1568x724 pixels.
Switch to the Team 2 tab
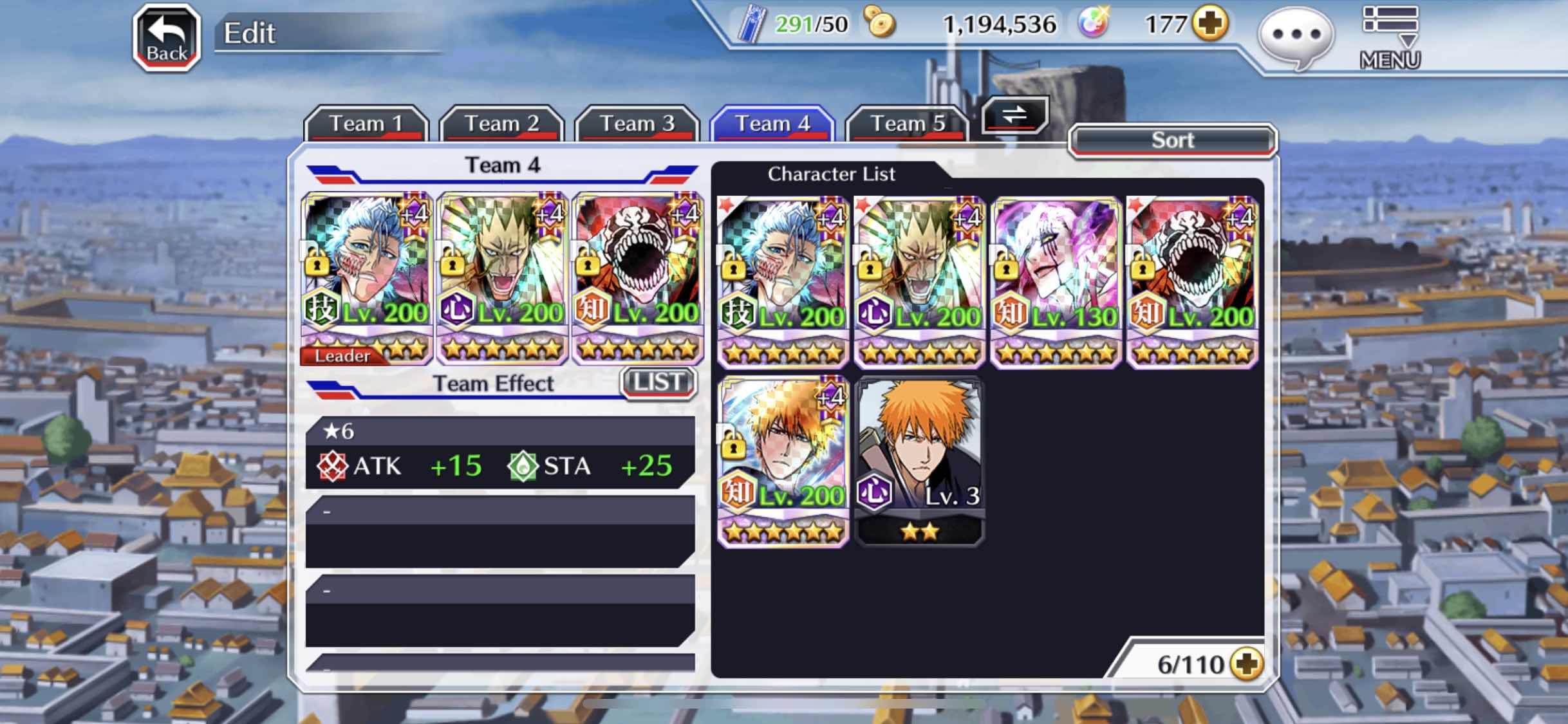[x=501, y=124]
